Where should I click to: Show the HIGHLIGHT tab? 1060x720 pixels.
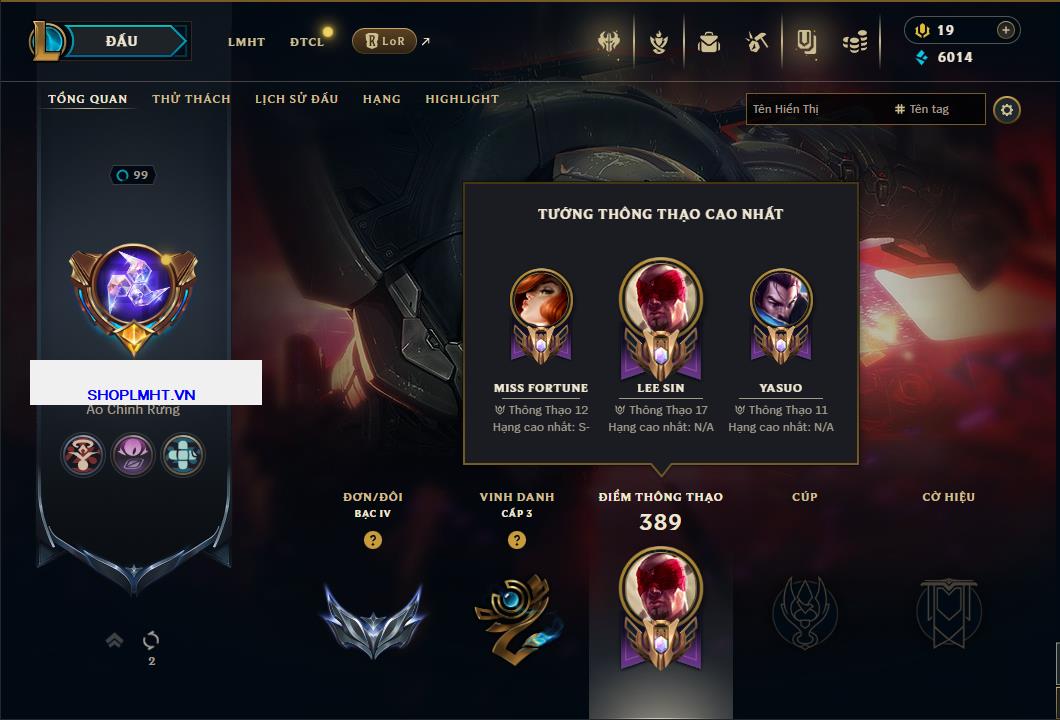[461, 99]
